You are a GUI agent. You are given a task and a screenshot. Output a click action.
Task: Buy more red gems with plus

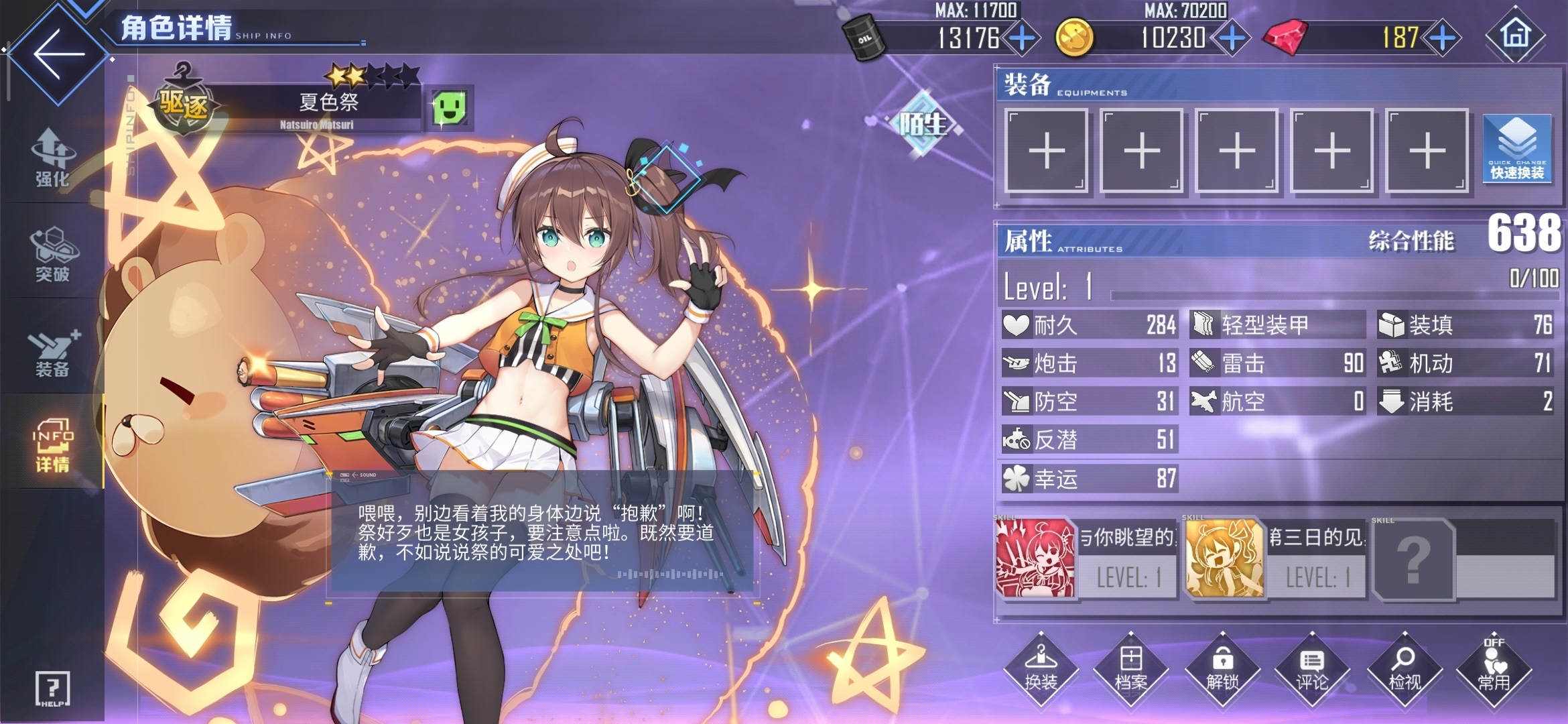click(x=1442, y=38)
